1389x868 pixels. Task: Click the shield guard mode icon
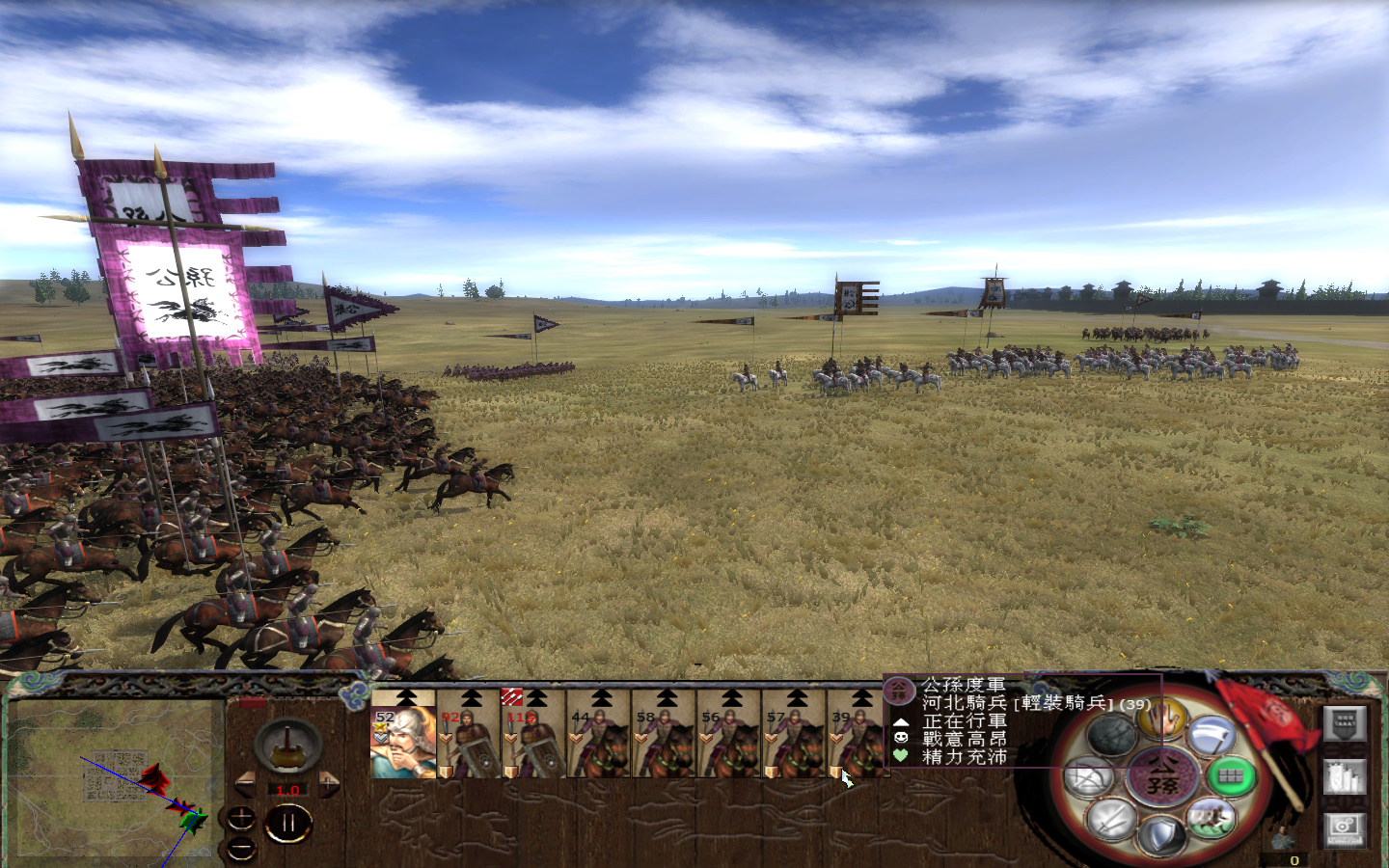pyautogui.click(x=1160, y=835)
